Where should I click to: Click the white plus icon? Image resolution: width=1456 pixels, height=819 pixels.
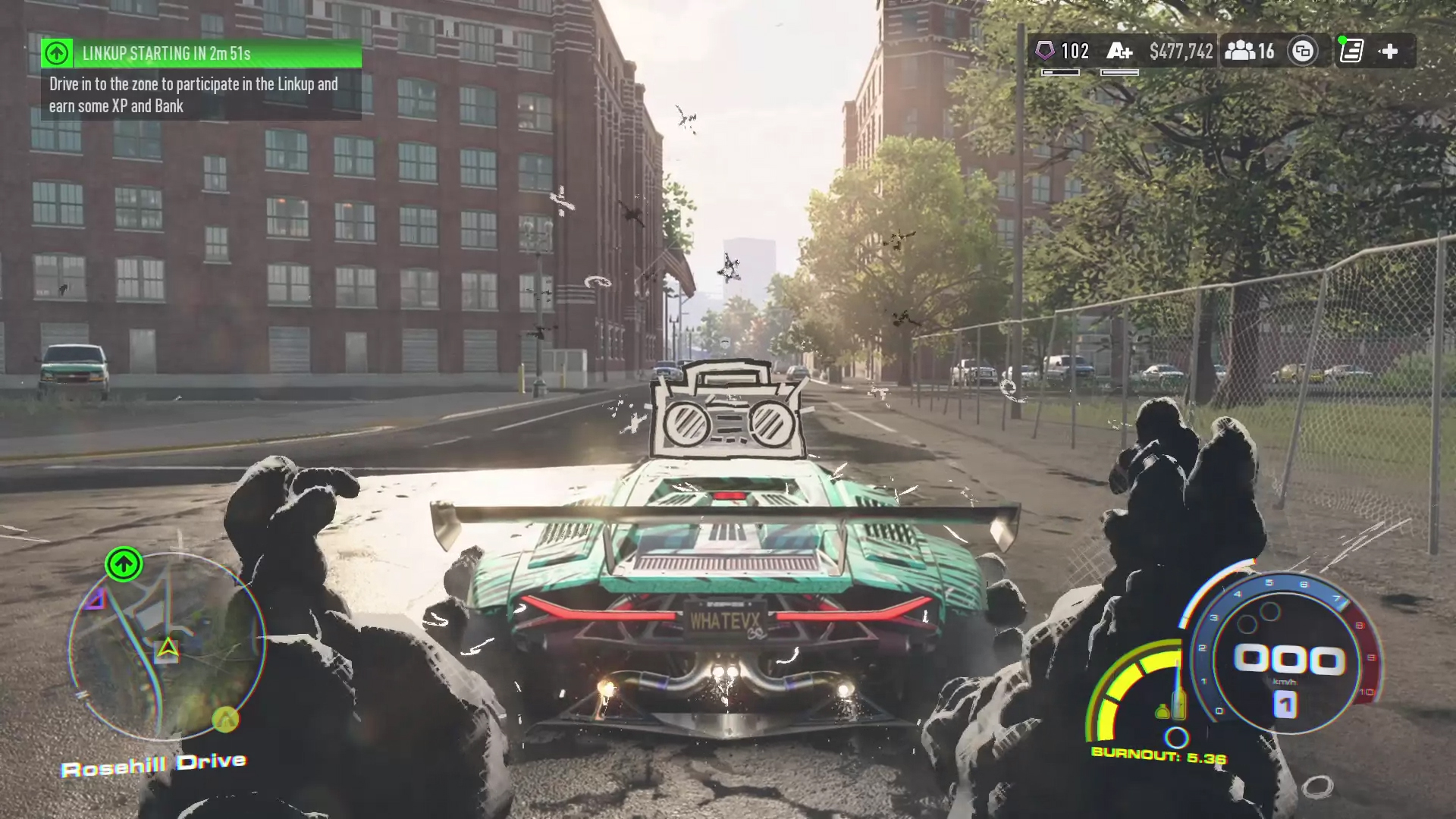point(1389,52)
